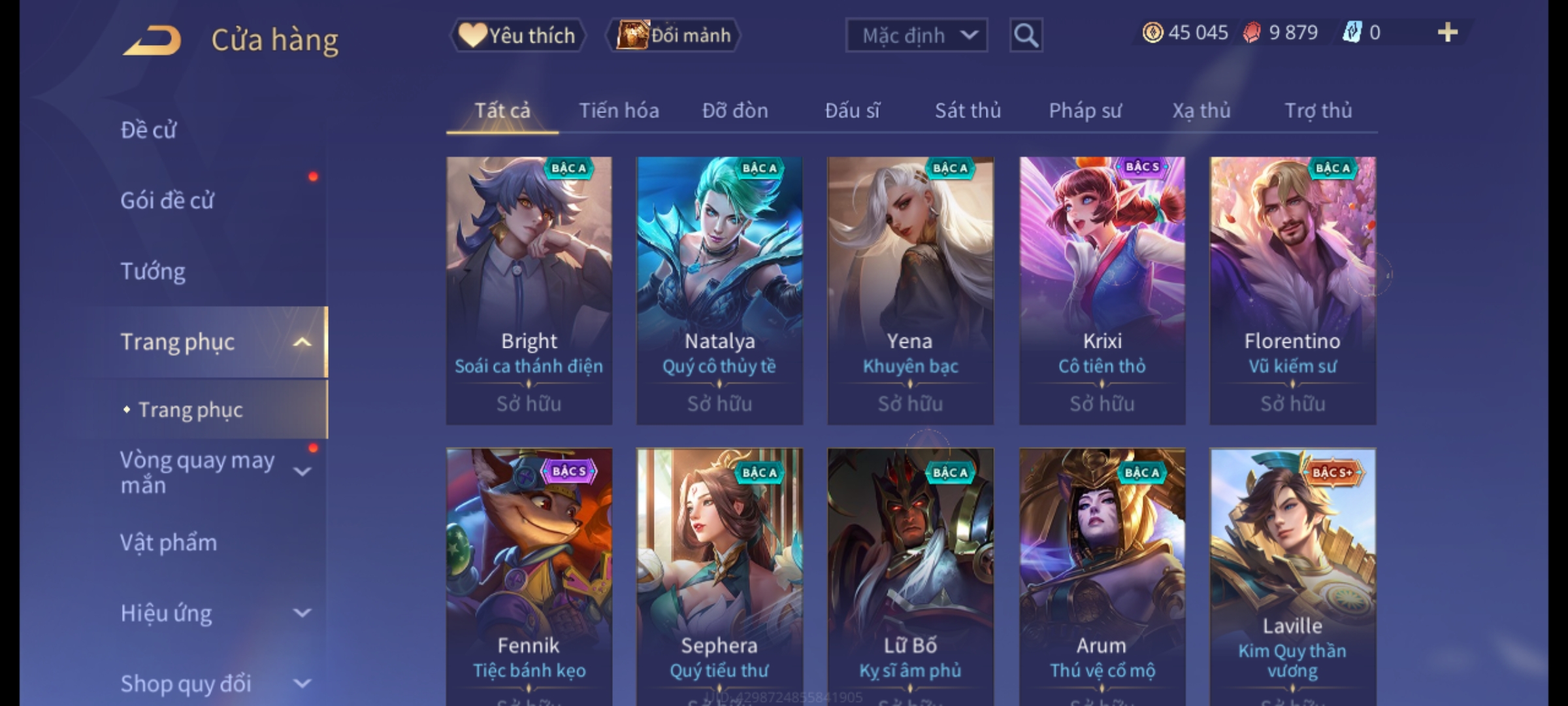Open the Mặc định sort dropdown
Viewport: 1568px width, 706px height.
[915, 35]
